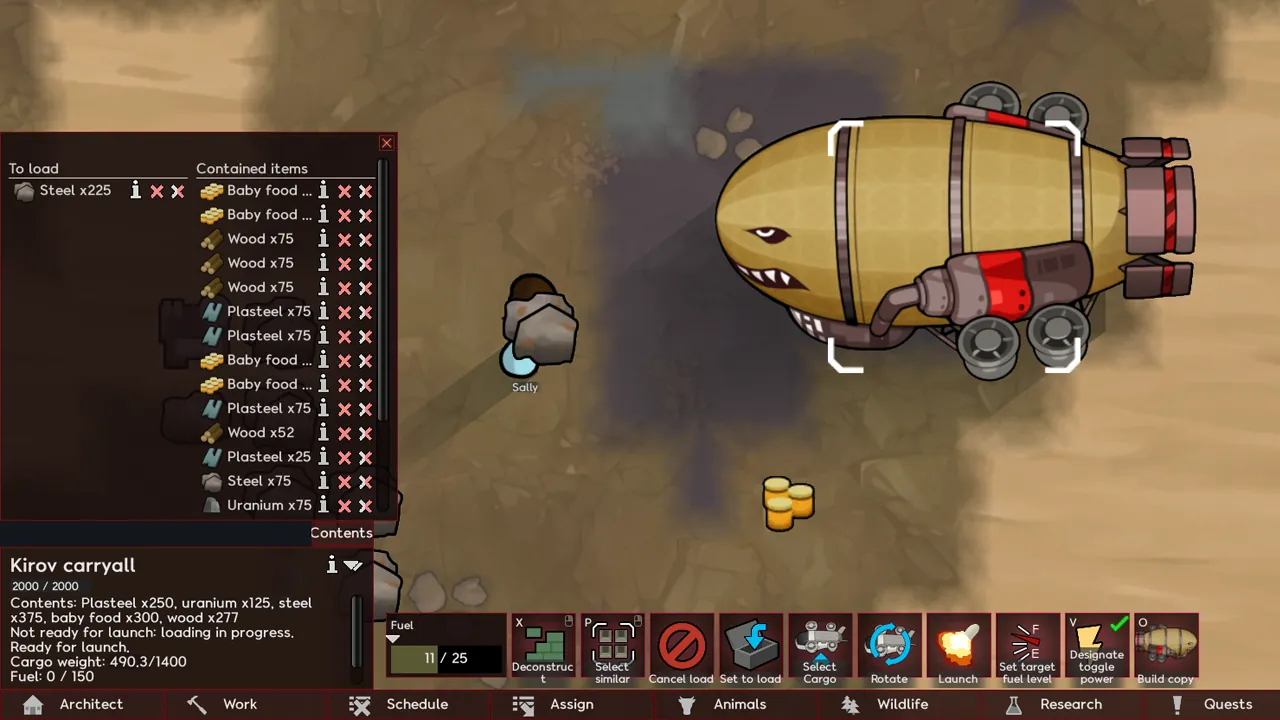Open the Select Cargo command
The image size is (1280, 720).
point(819,649)
